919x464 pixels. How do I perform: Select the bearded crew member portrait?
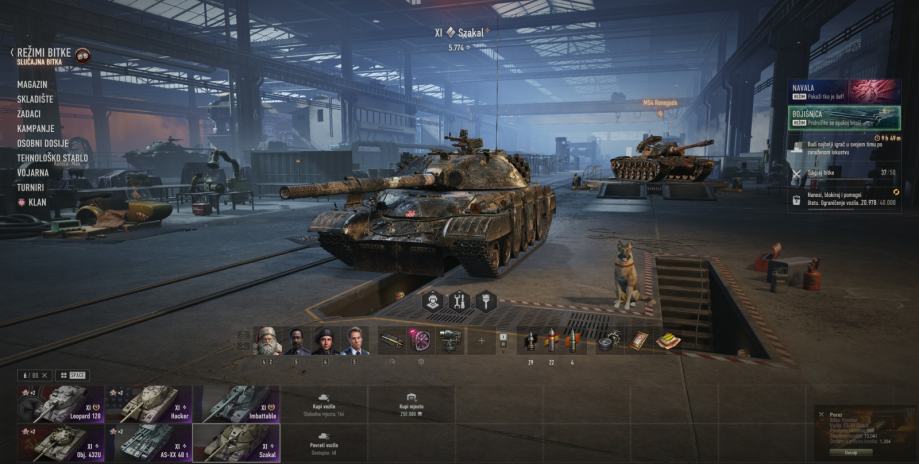click(x=267, y=340)
